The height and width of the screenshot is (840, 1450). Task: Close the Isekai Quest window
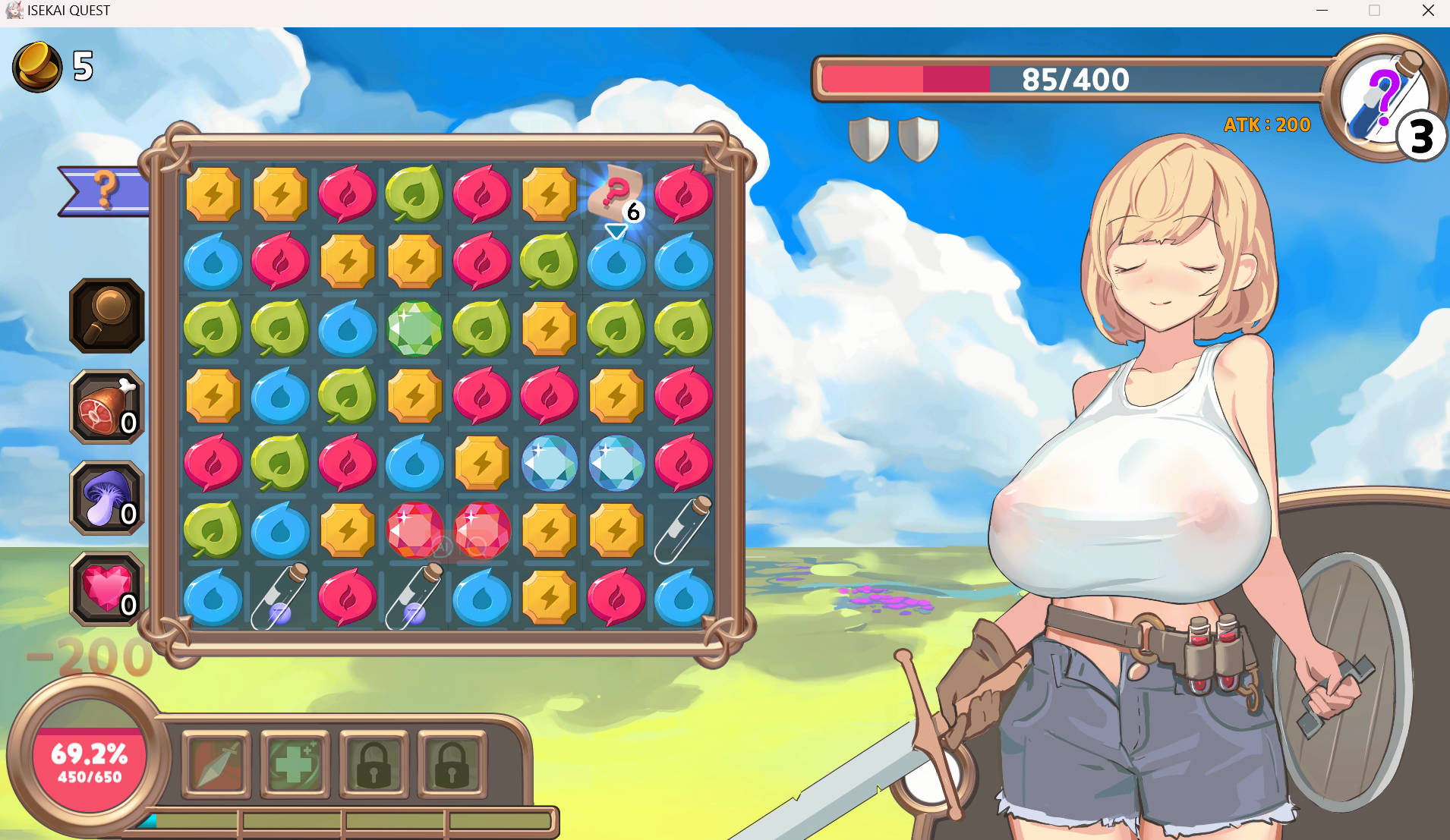tap(1427, 11)
